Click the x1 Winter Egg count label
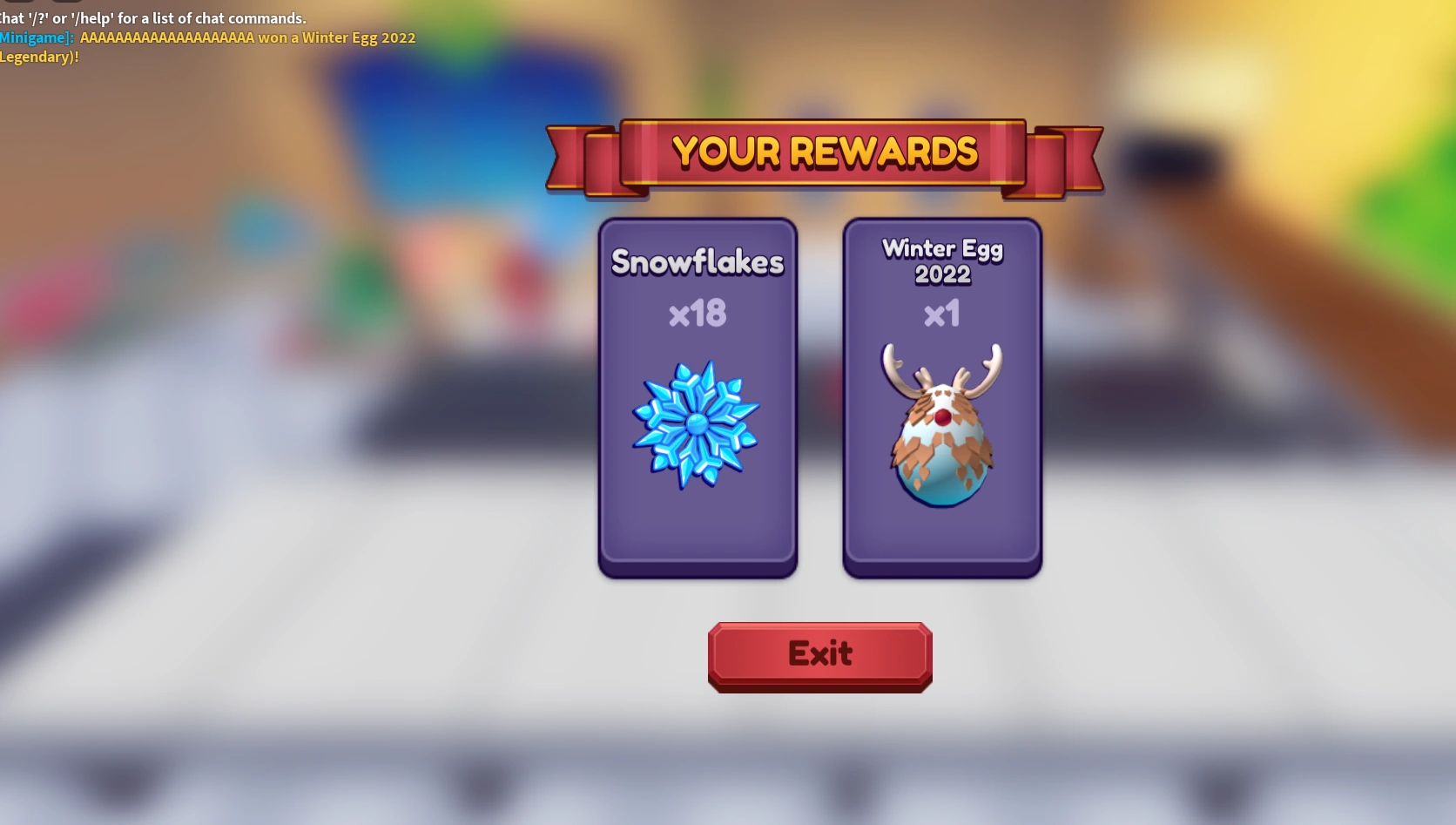Screen dimensions: 1456x825 tap(941, 314)
